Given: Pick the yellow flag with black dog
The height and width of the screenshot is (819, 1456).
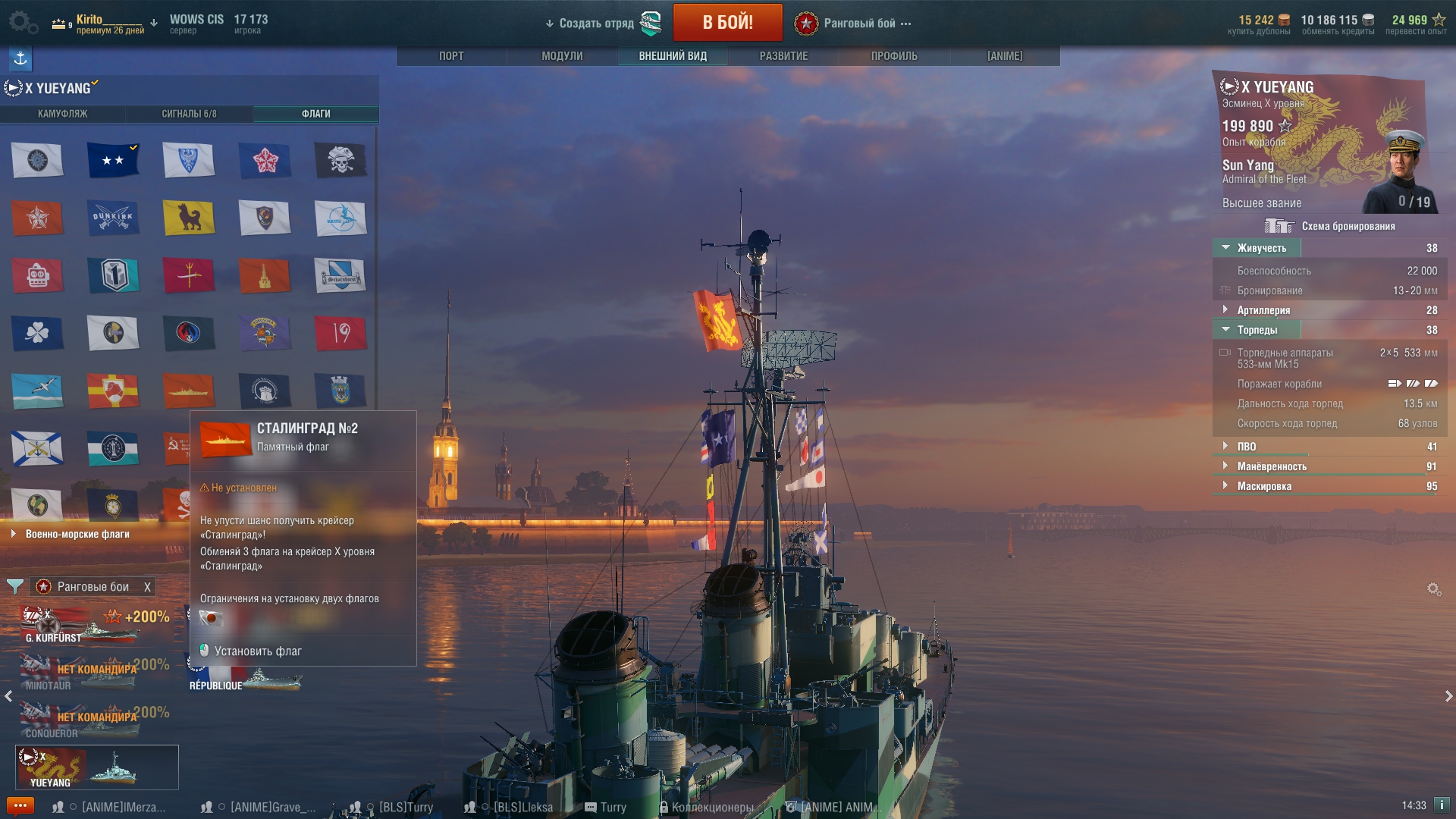Looking at the screenshot, I should point(189,218).
